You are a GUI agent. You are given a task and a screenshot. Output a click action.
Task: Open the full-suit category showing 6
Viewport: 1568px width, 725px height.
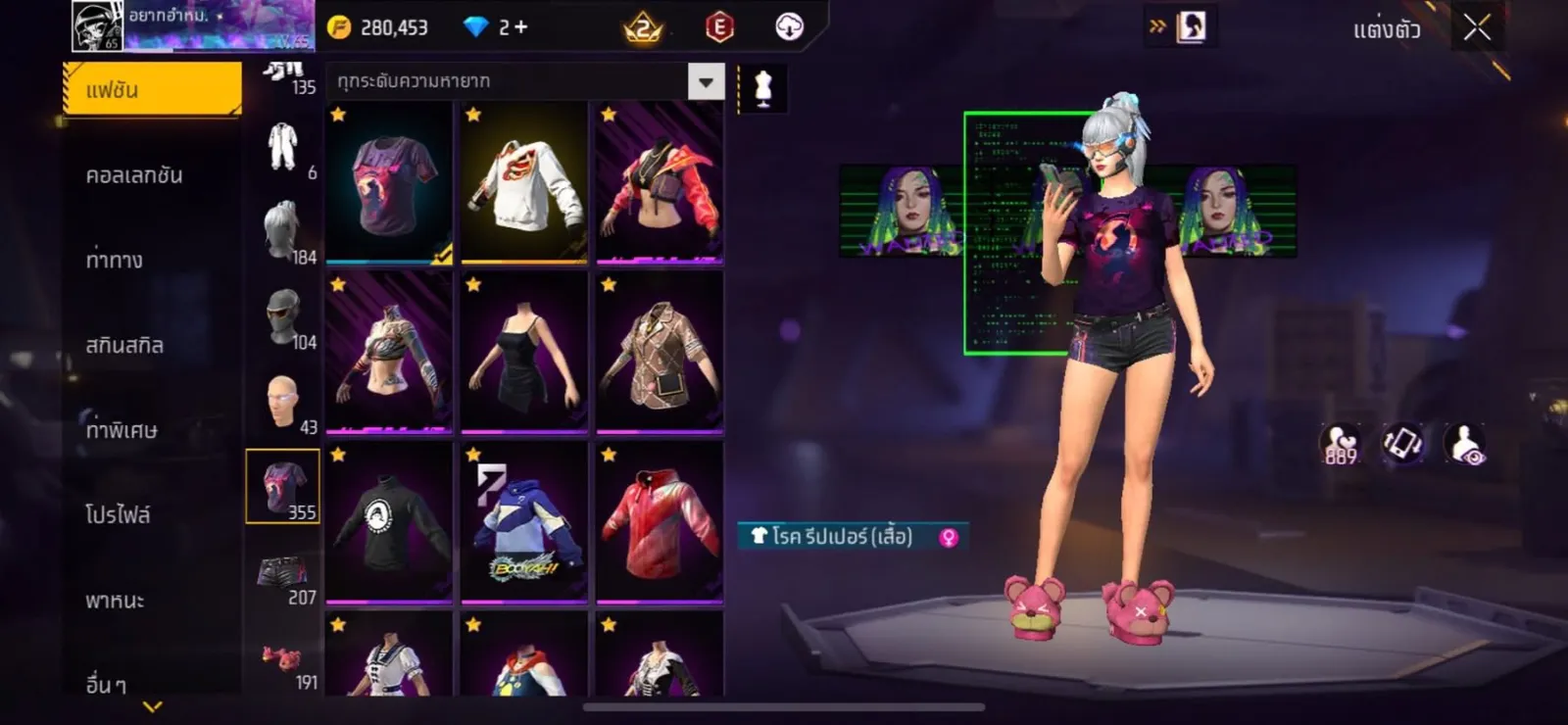tap(283, 147)
